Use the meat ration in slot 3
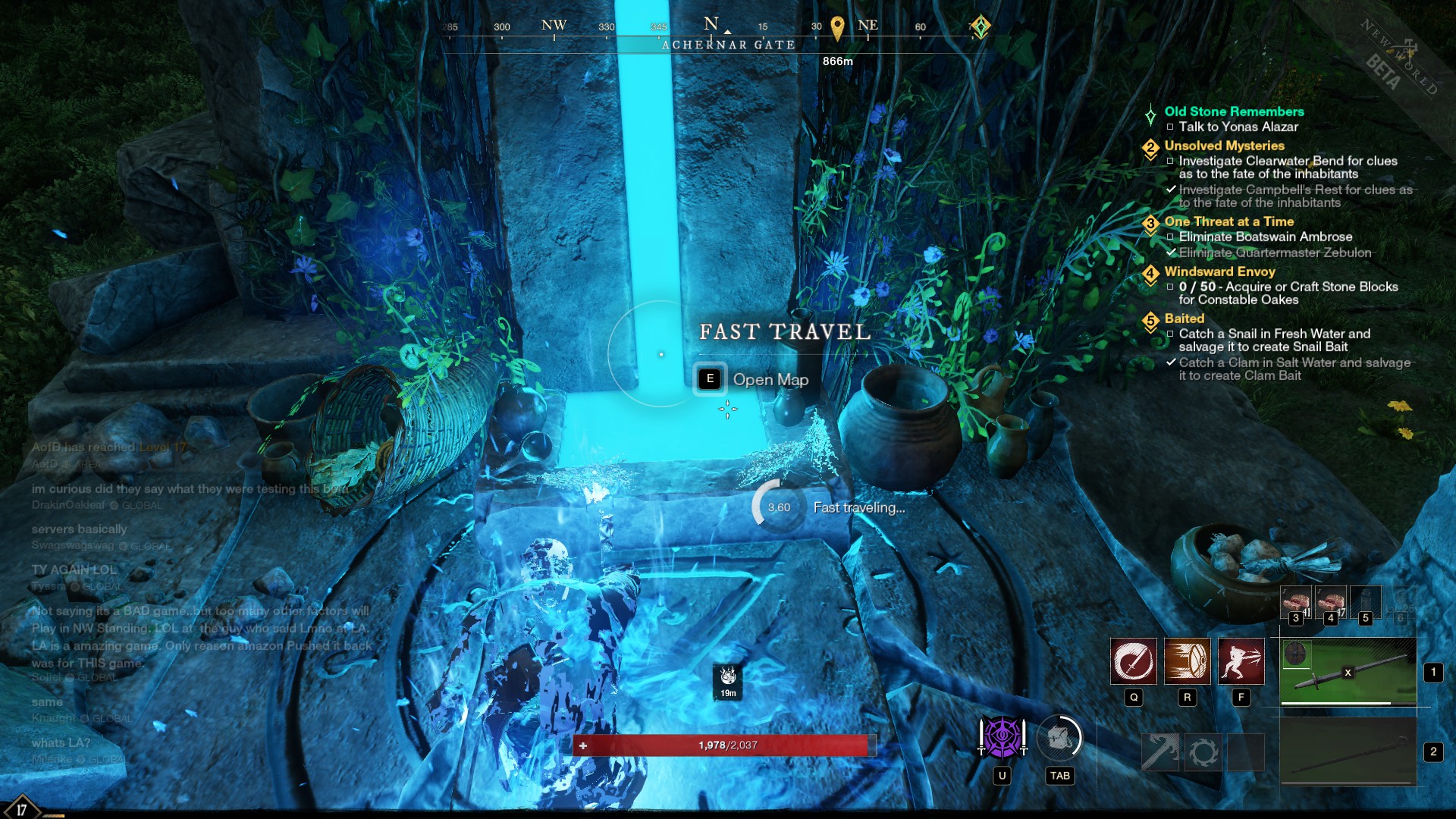Screen dimensions: 1456x819 tap(1296, 601)
